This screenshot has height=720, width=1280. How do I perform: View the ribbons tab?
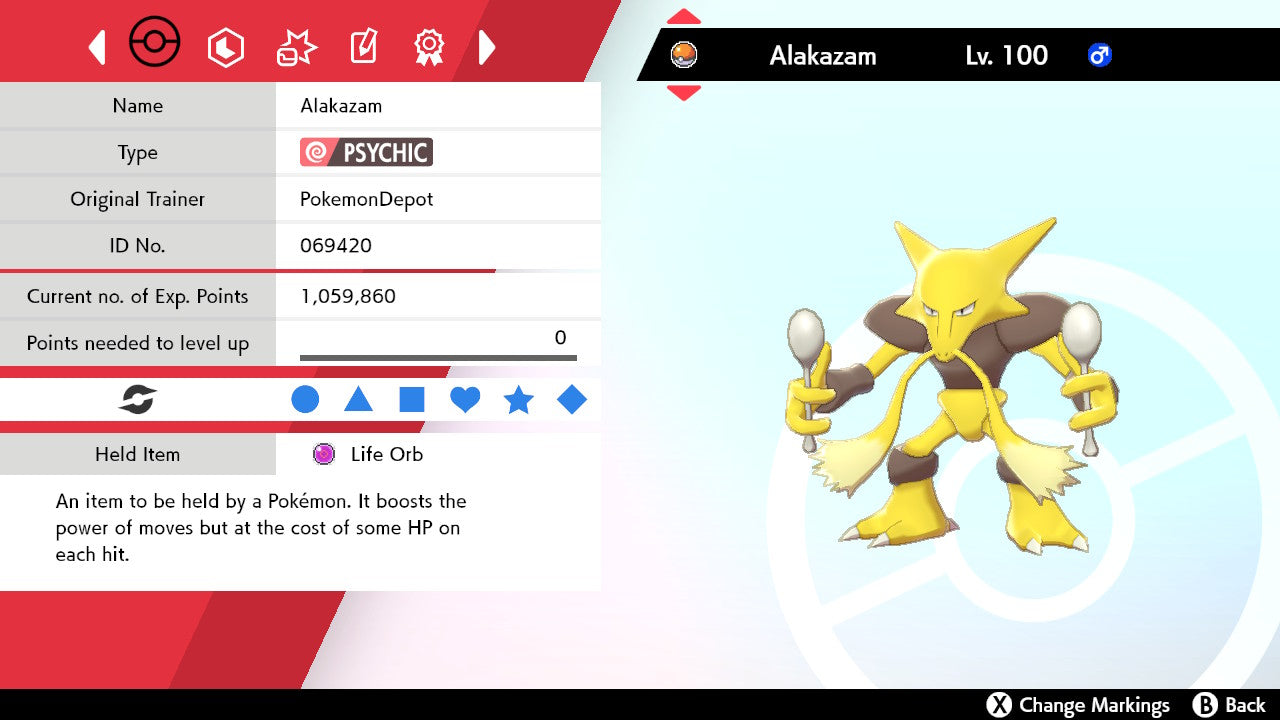[429, 47]
